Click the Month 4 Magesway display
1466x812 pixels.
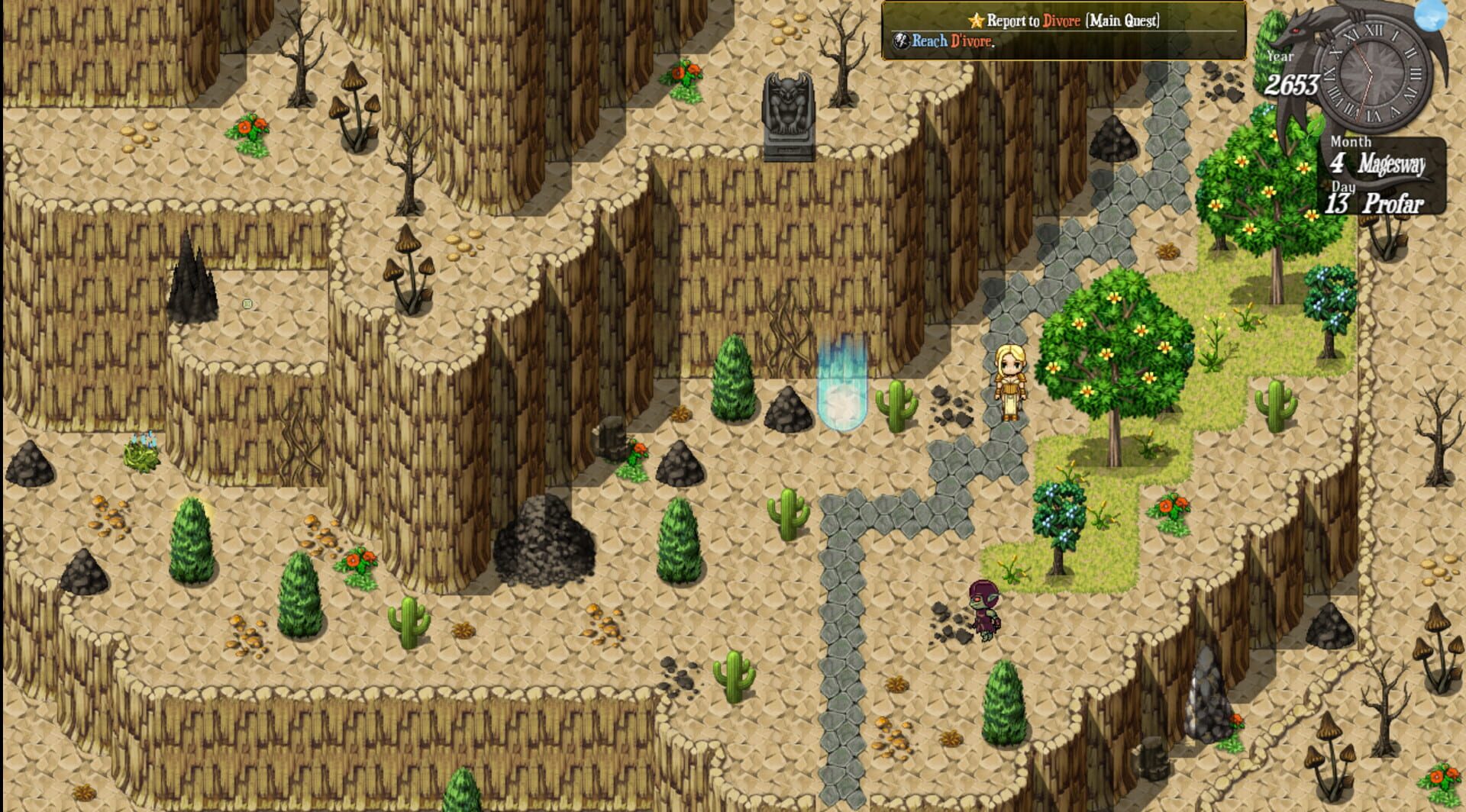[x=1374, y=156]
